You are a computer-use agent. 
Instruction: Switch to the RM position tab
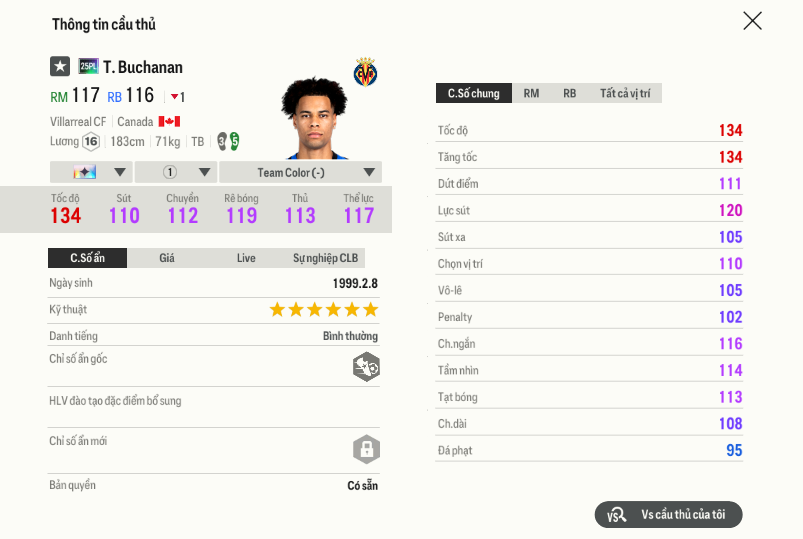pos(531,93)
